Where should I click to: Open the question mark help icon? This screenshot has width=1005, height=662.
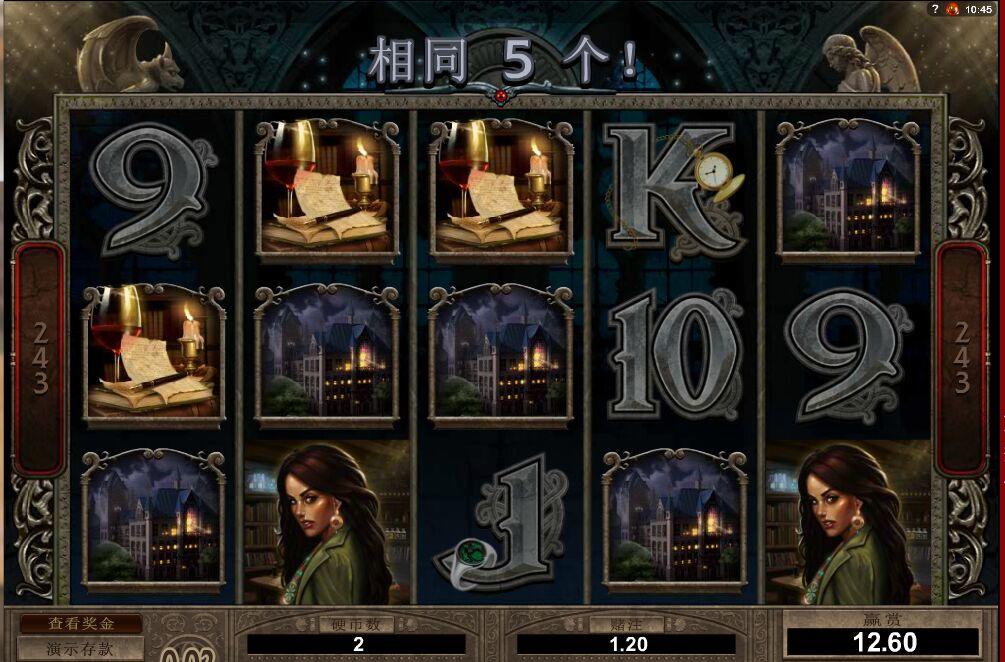(937, 9)
